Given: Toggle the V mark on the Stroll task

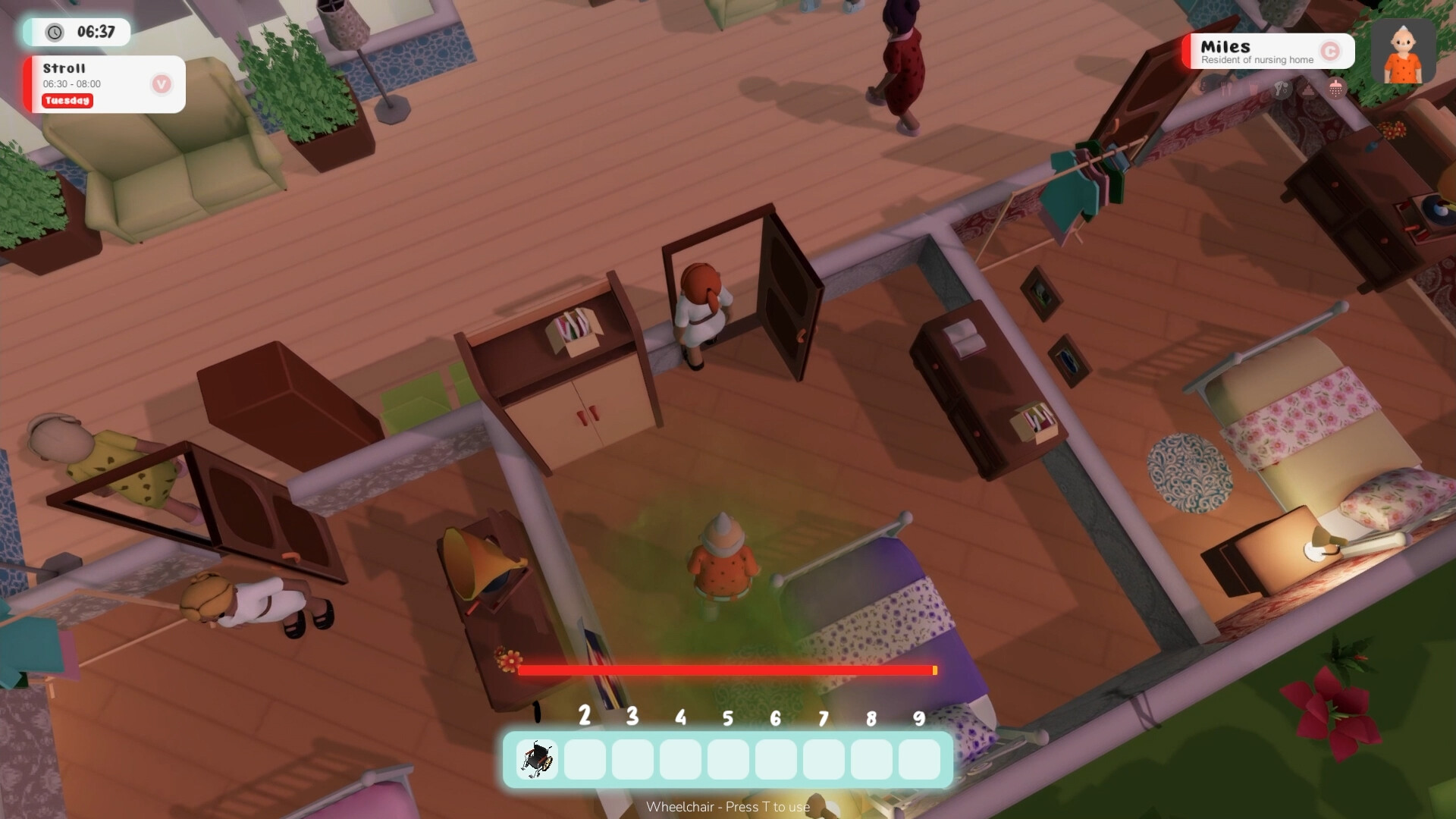Looking at the screenshot, I should click(x=160, y=84).
